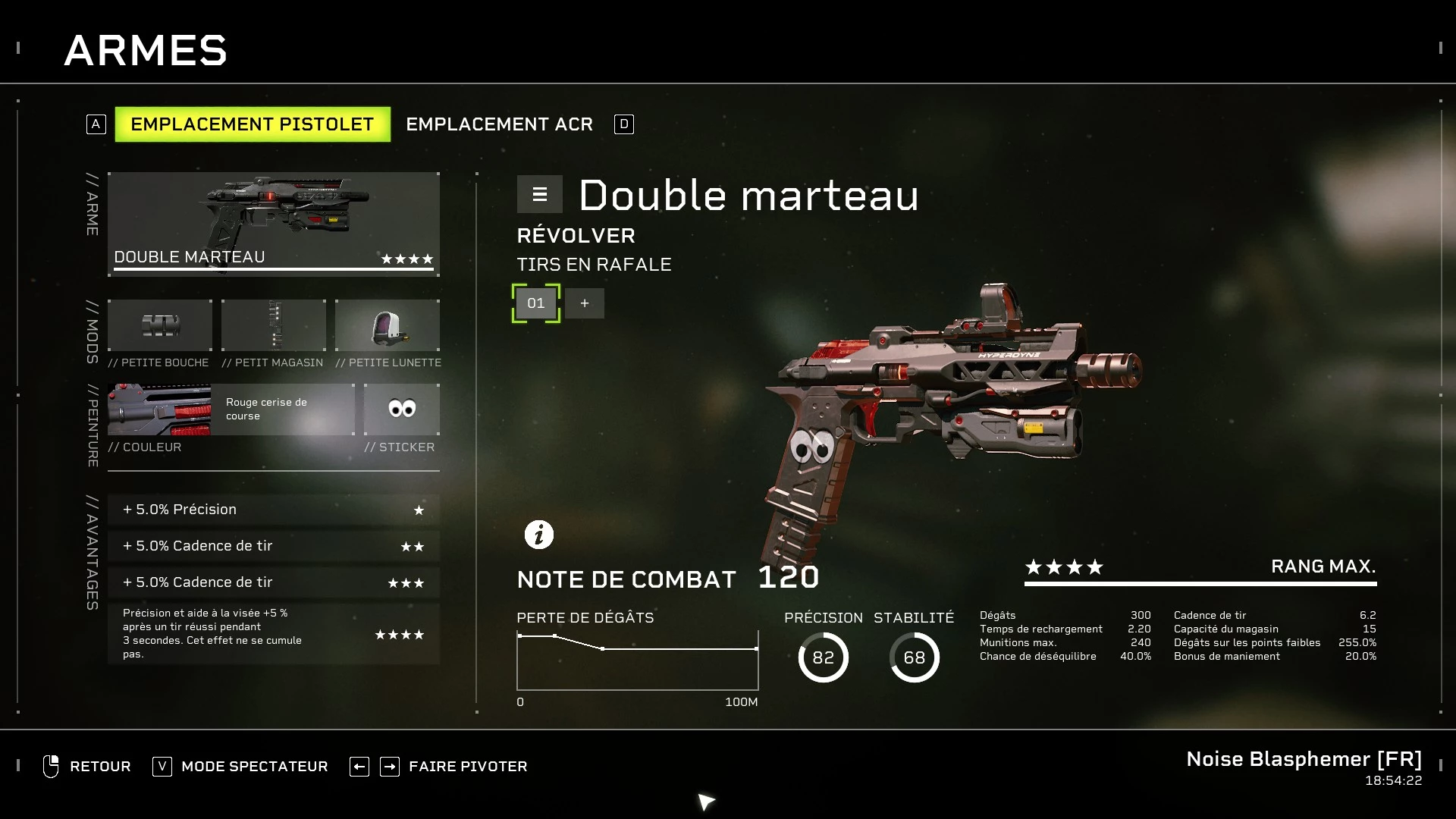Toggle the +5.0% Précision perk
The image size is (1456, 819).
tap(273, 510)
